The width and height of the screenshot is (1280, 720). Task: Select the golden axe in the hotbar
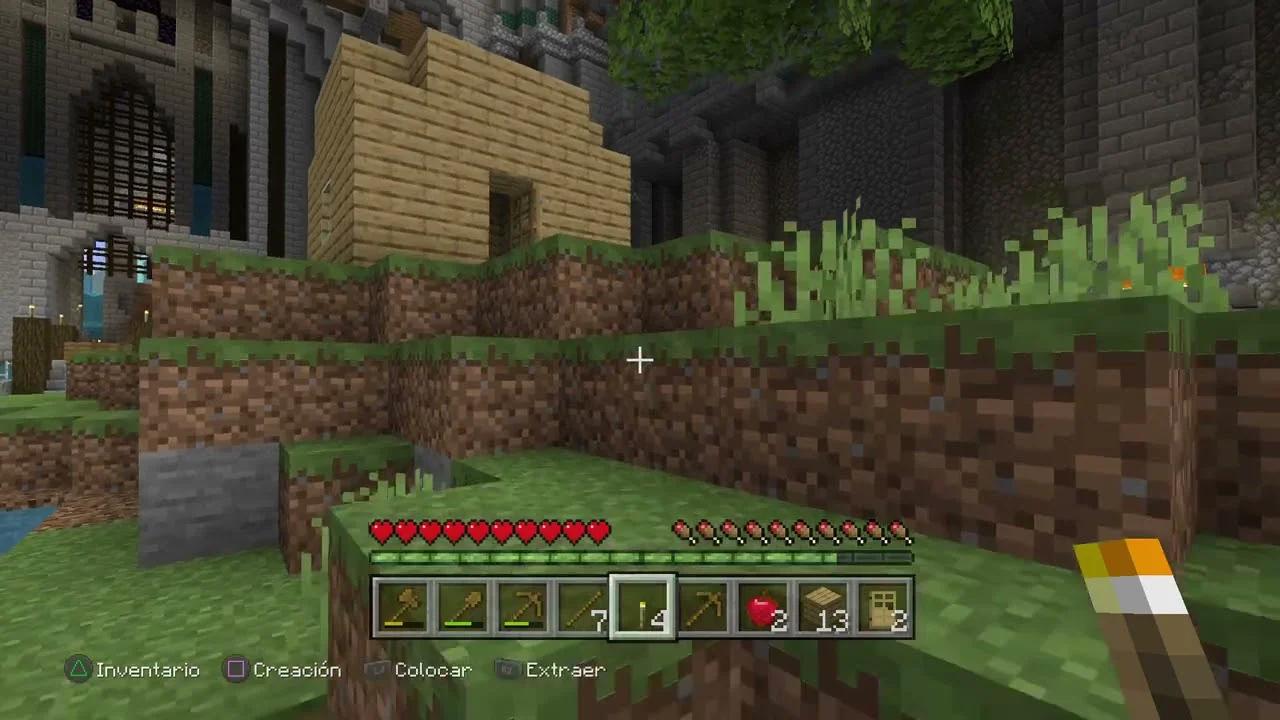[x=403, y=603]
